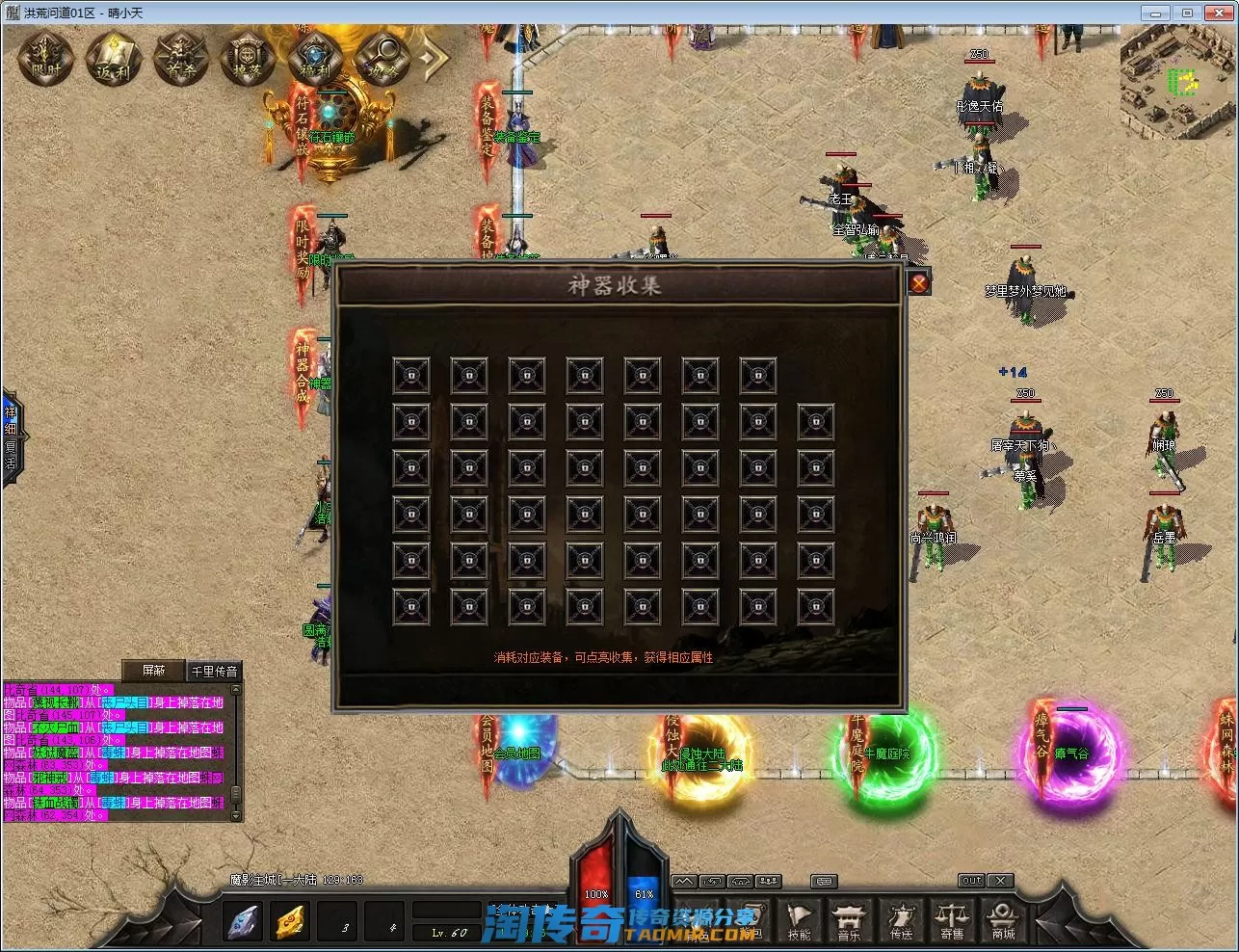The height and width of the screenshot is (952, 1239).
Task: Open the 首杀 first-kill icon
Action: [181, 58]
